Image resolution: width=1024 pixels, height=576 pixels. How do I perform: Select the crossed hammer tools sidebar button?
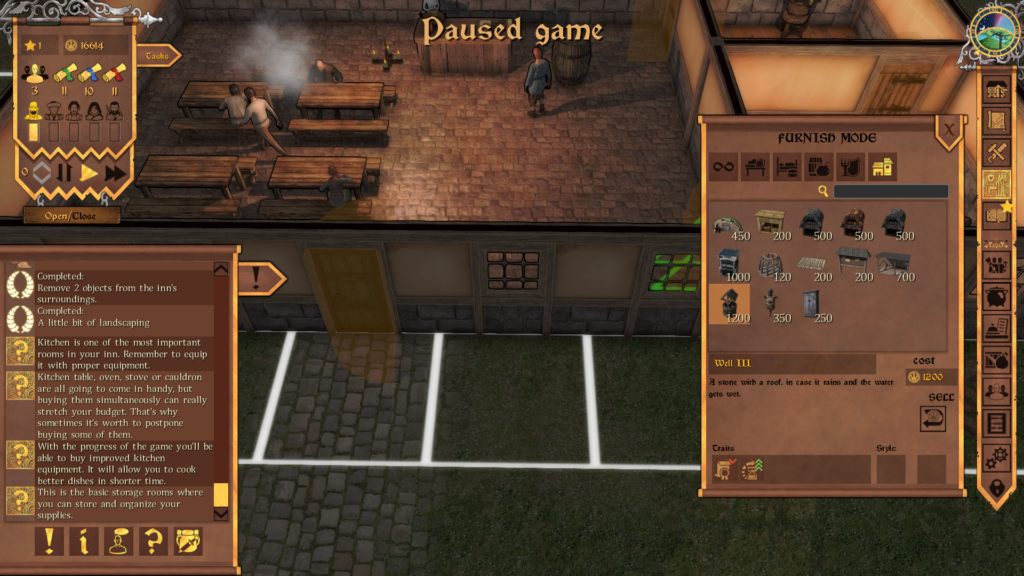pos(996,152)
